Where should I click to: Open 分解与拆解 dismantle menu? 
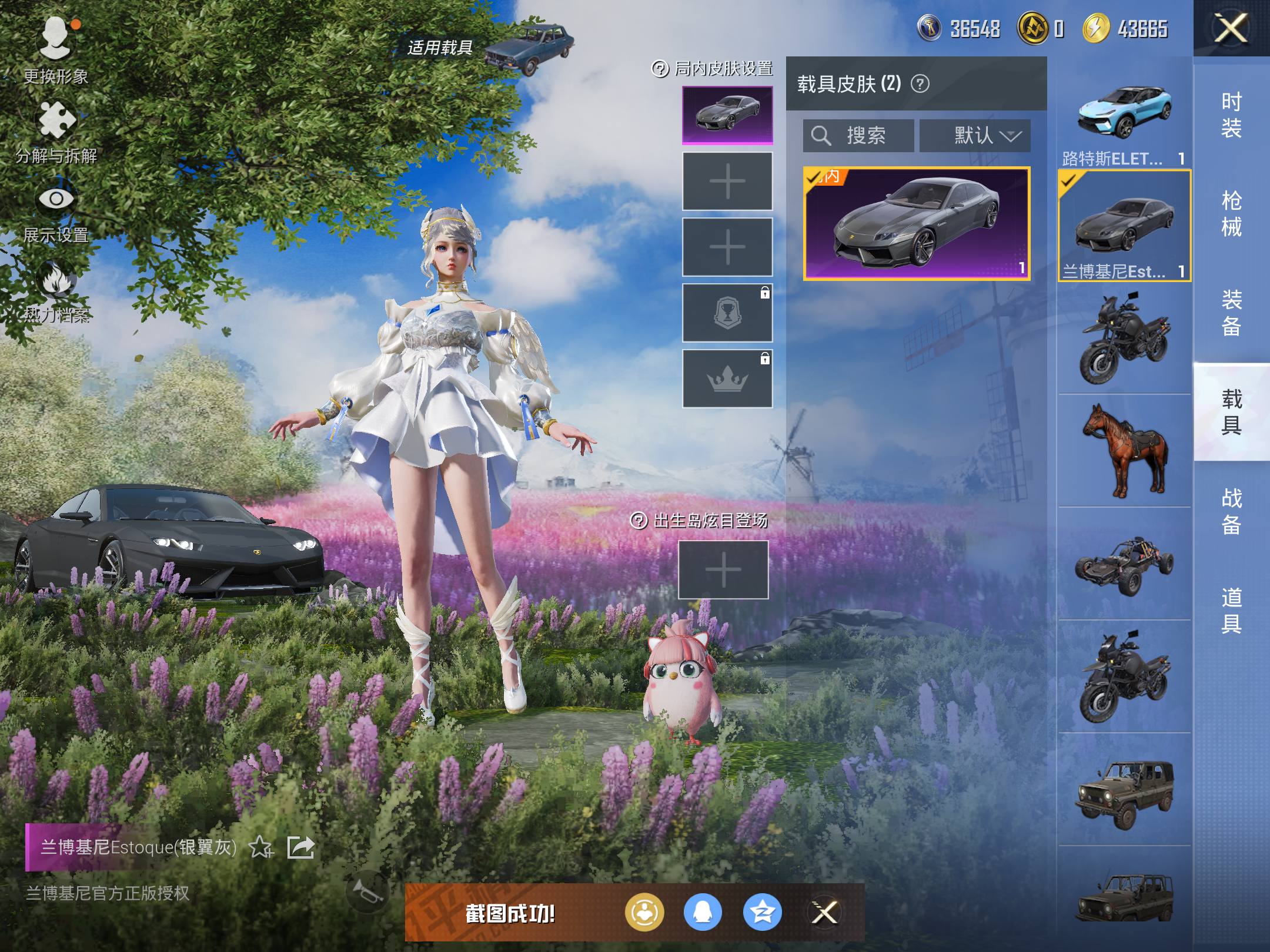pyautogui.click(x=56, y=130)
